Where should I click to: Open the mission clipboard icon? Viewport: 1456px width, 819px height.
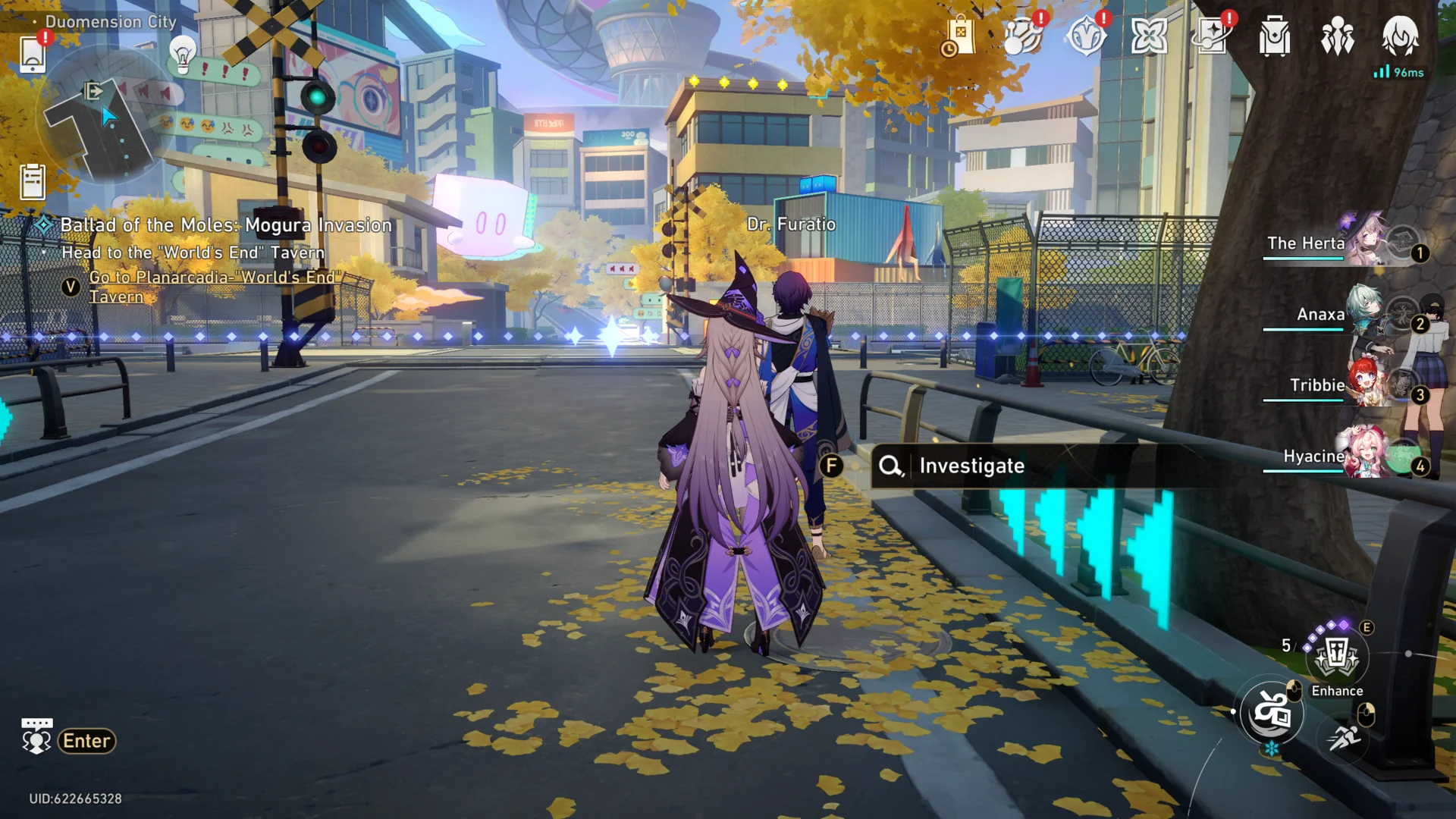tap(33, 182)
